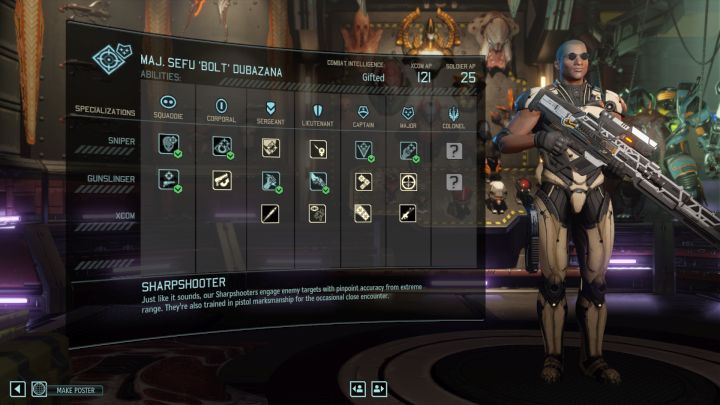Select the Captain sniper ability
The height and width of the screenshot is (405, 720).
click(363, 149)
